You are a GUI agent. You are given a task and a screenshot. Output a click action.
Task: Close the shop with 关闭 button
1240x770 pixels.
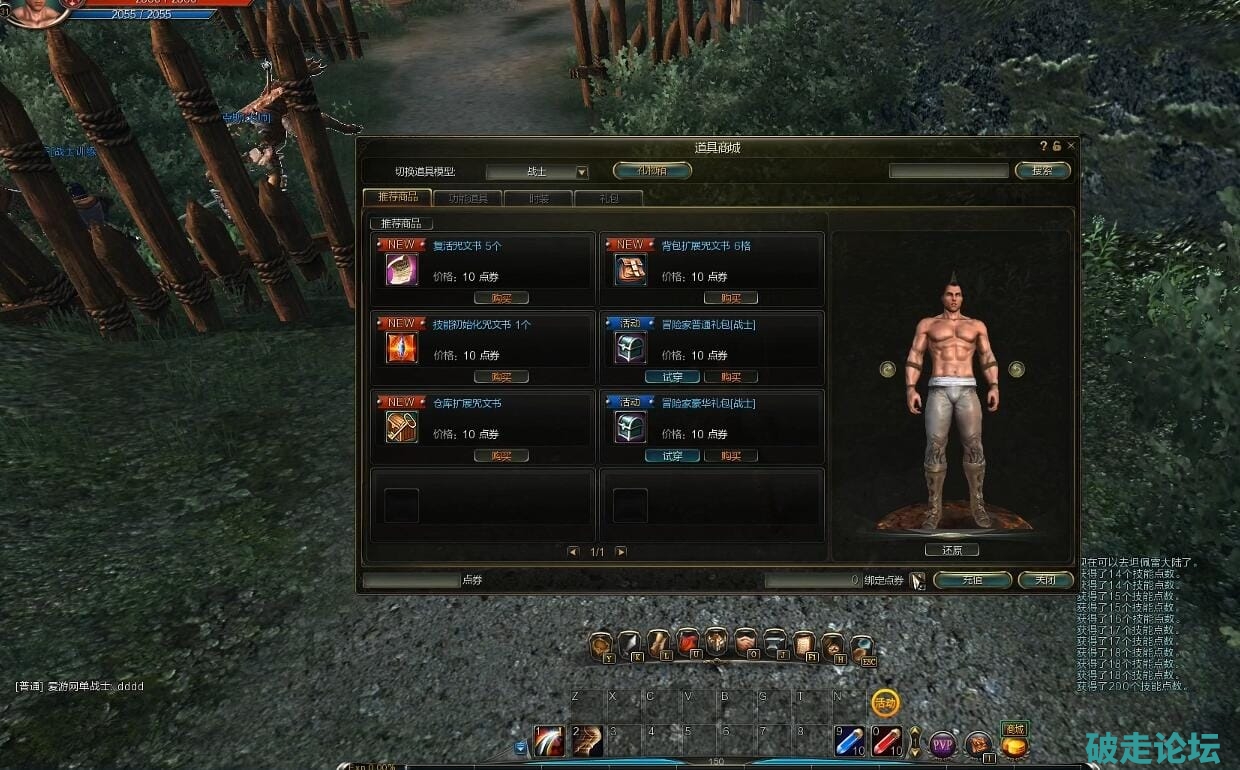(1045, 580)
